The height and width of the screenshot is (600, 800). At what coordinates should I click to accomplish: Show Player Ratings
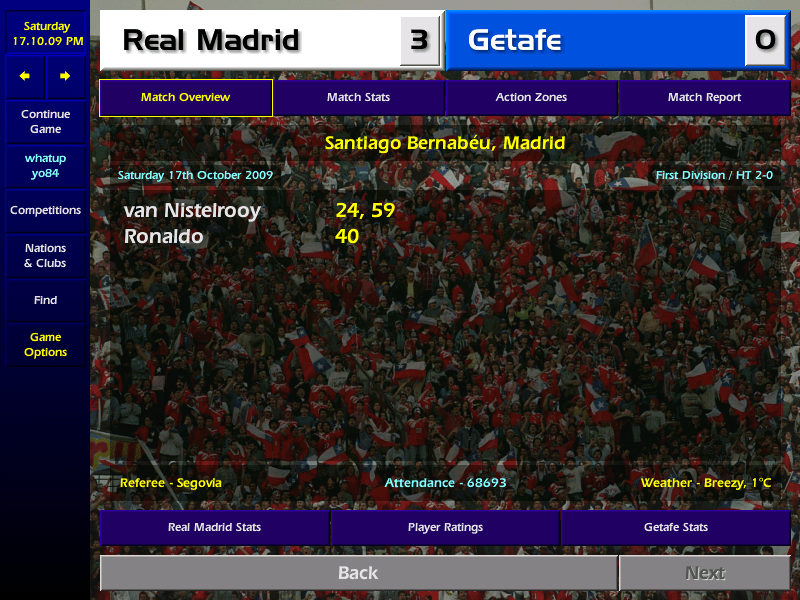pyautogui.click(x=445, y=527)
